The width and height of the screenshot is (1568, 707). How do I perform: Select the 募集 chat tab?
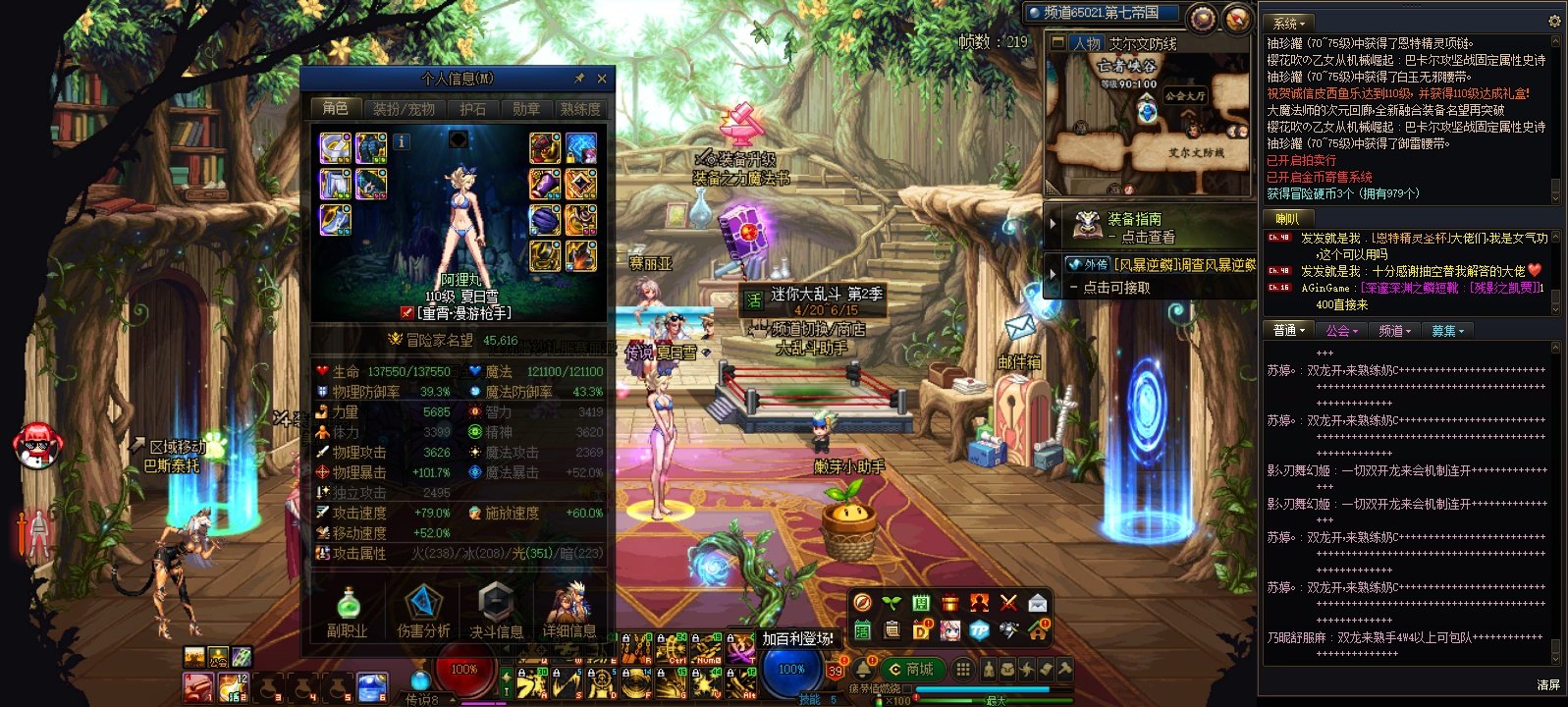click(x=1447, y=331)
